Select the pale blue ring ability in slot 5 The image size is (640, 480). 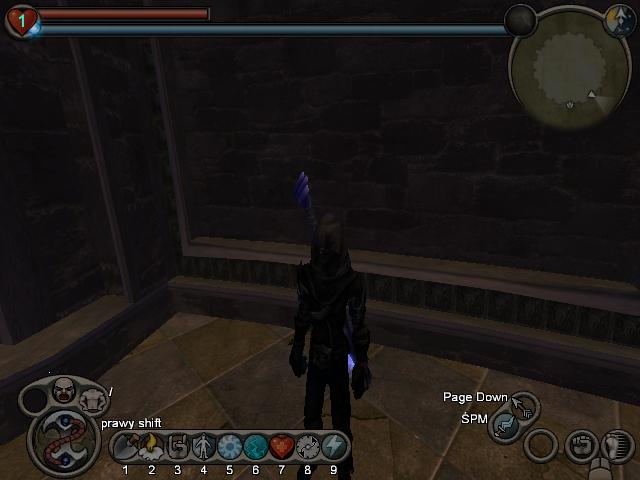230,446
